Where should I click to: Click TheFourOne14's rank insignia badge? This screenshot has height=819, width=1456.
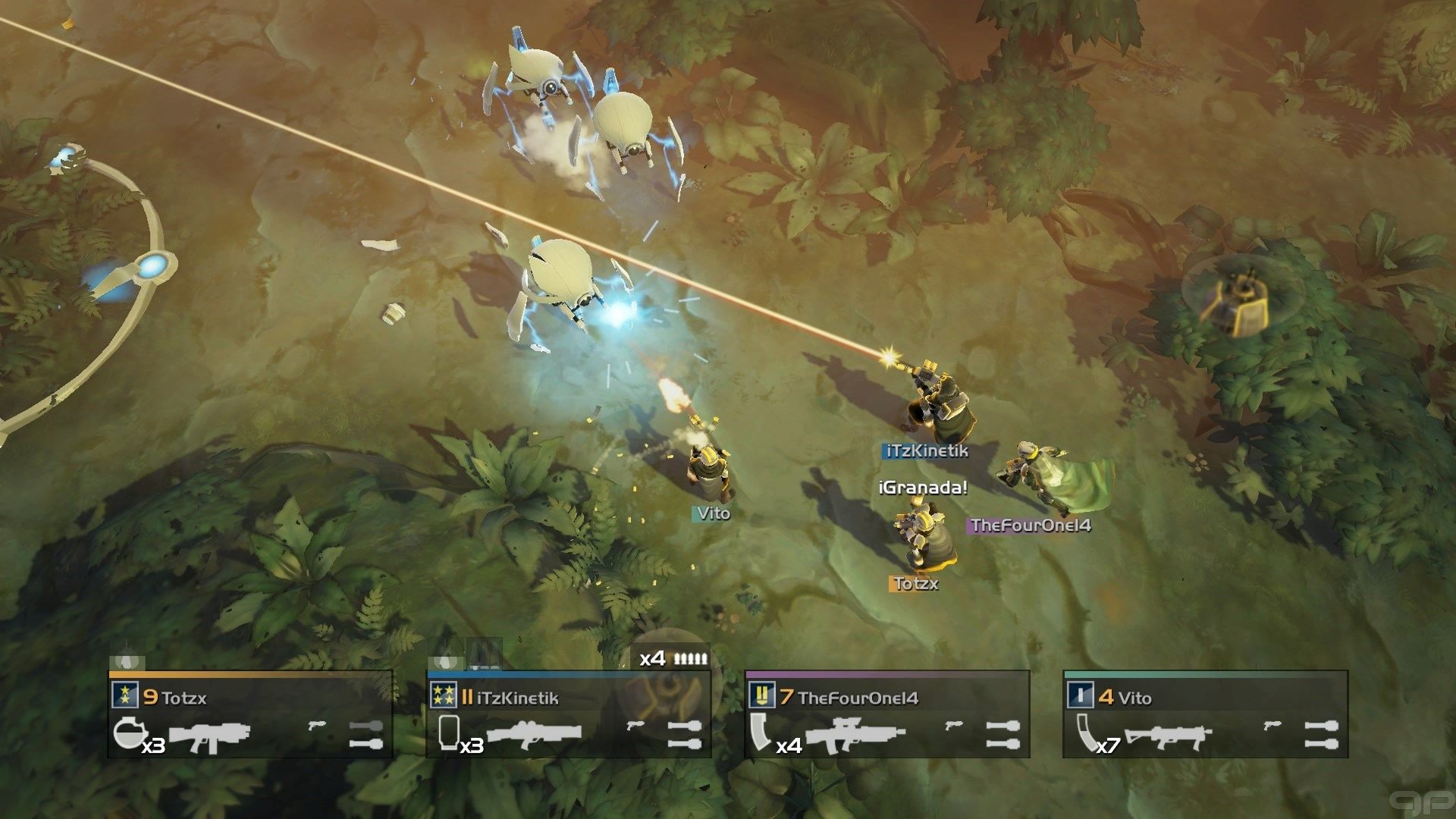762,695
